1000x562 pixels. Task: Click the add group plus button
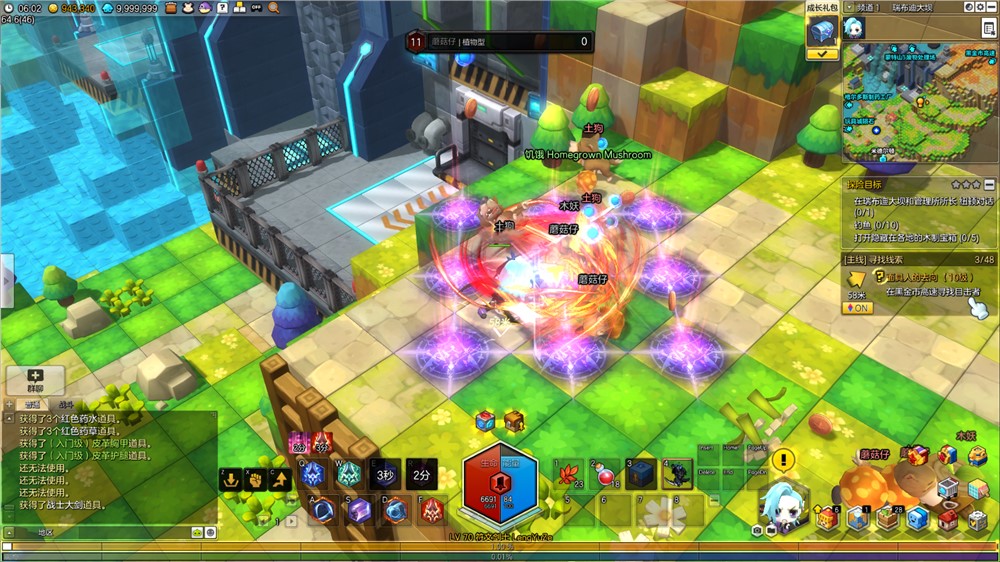pyautogui.click(x=36, y=379)
